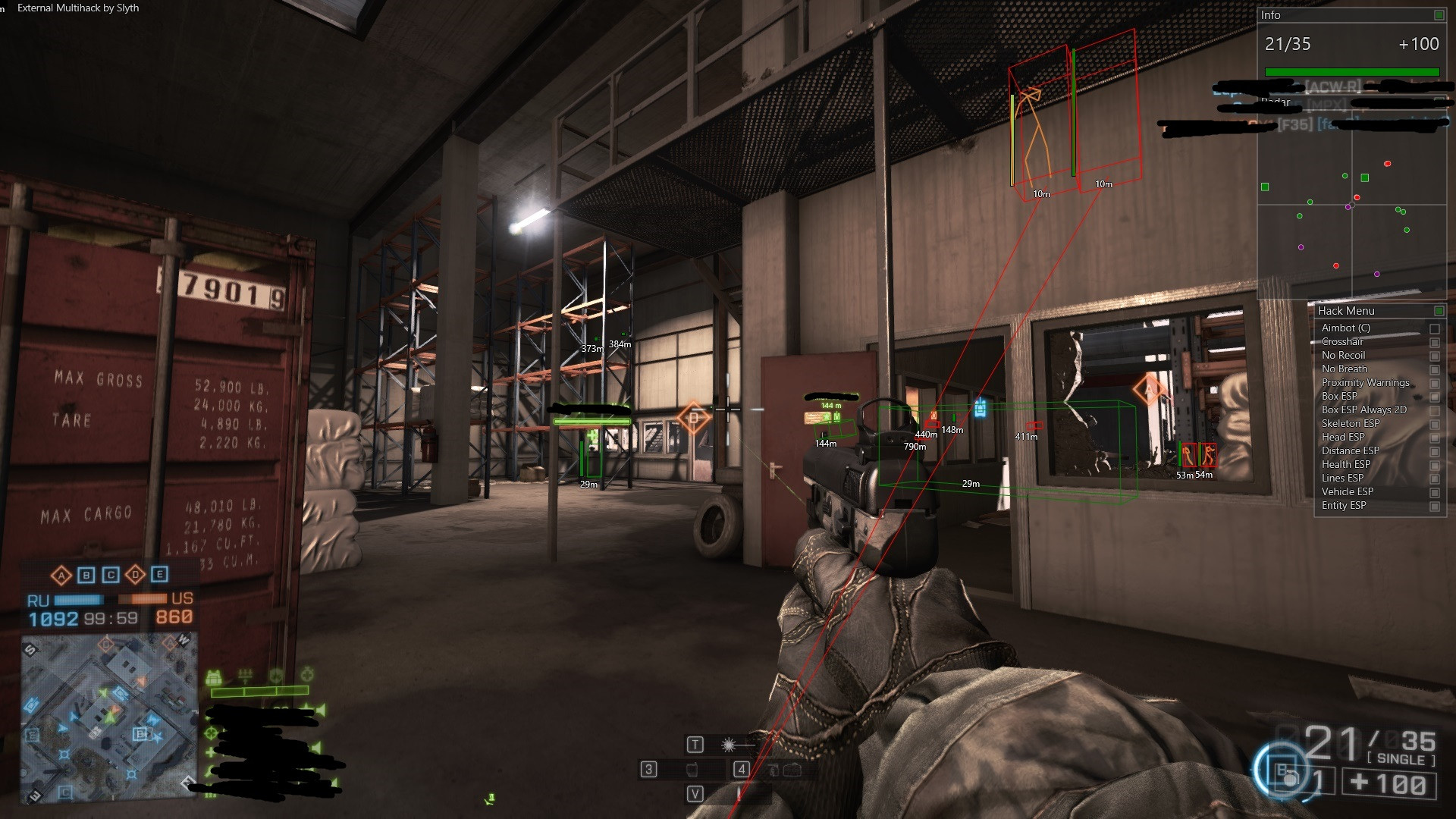The image size is (1456, 819).
Task: Select the blue E flag indicator
Action: coord(159,575)
